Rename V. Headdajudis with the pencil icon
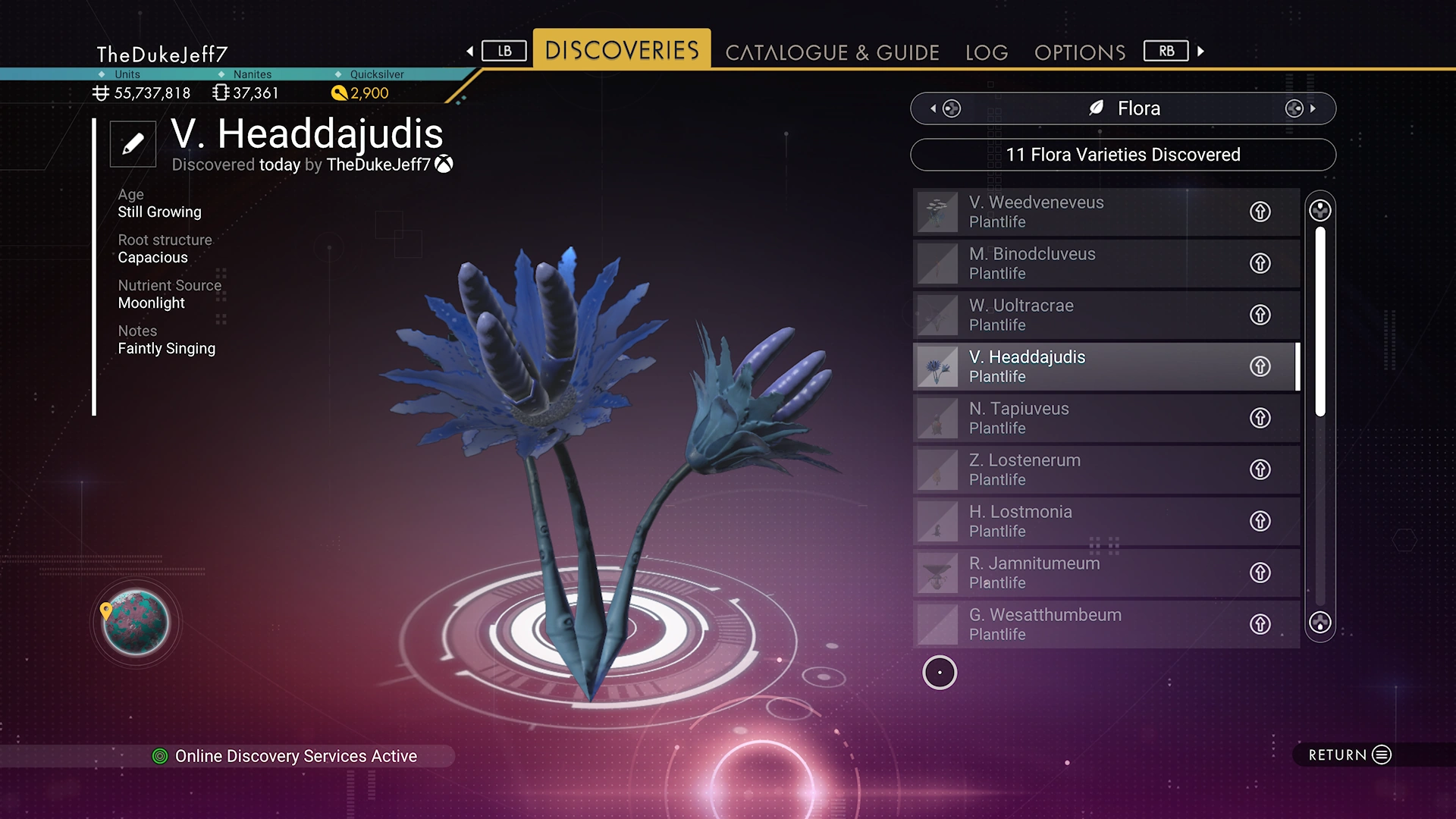 pyautogui.click(x=133, y=143)
